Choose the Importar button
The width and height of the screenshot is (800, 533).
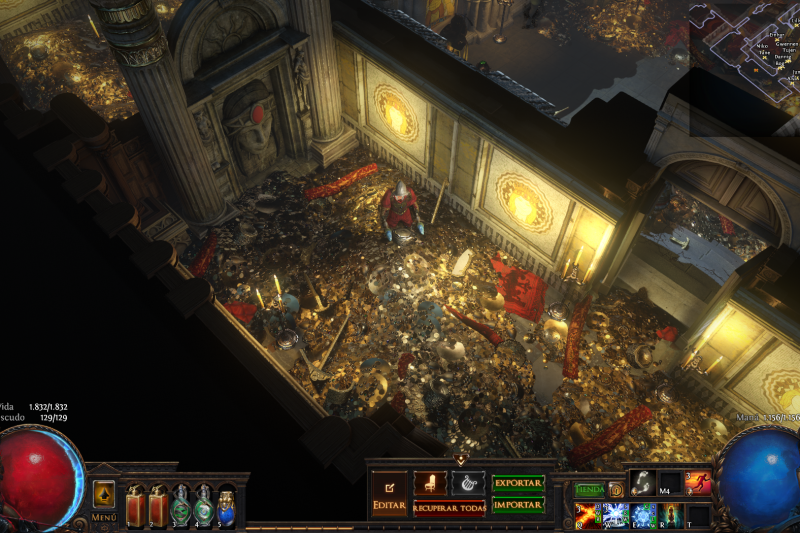click(518, 505)
